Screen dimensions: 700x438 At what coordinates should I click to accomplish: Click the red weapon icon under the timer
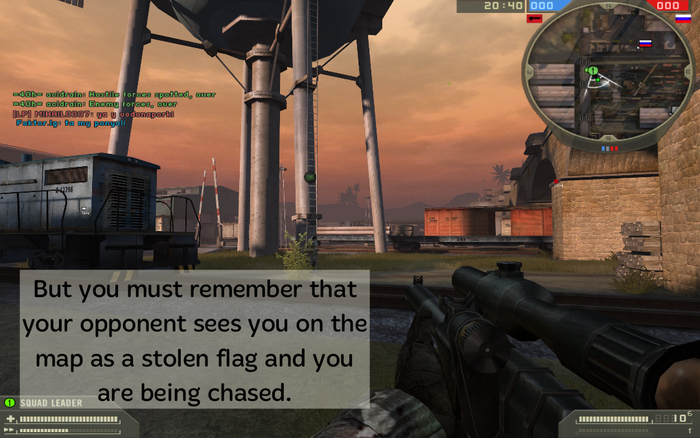tap(536, 19)
